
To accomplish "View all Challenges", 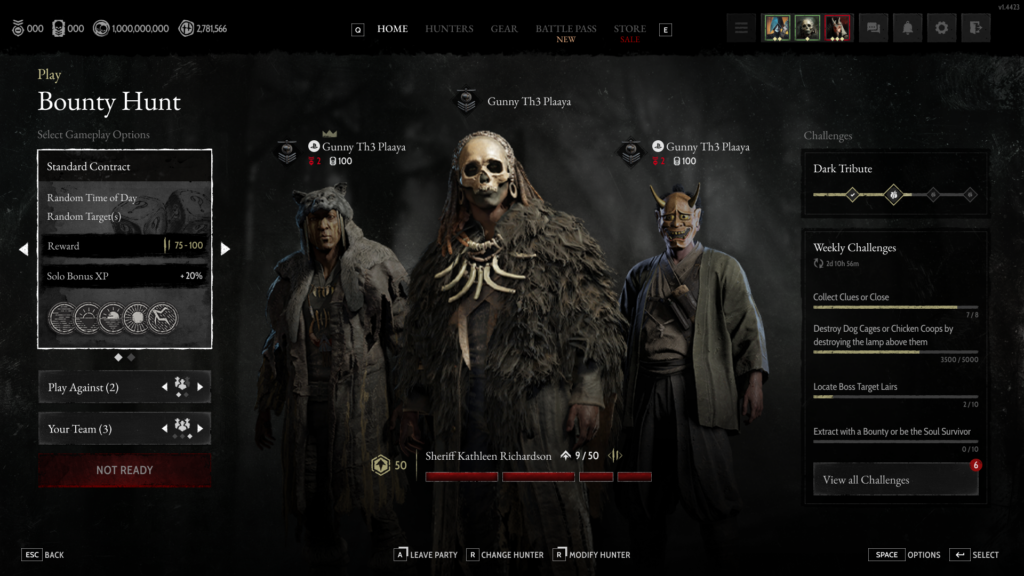I will 895,480.
